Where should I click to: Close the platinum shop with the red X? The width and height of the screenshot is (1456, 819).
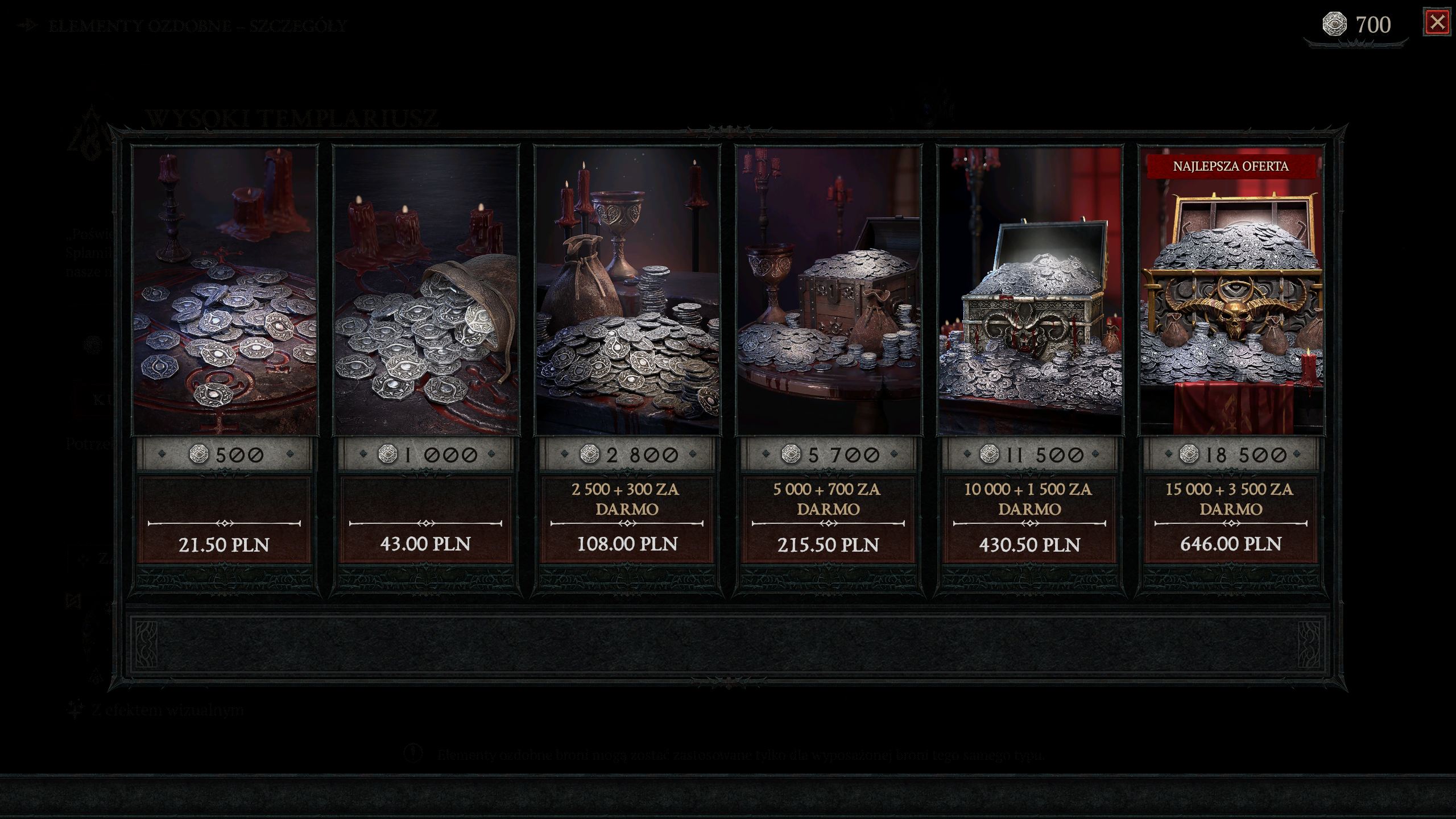point(1437,23)
